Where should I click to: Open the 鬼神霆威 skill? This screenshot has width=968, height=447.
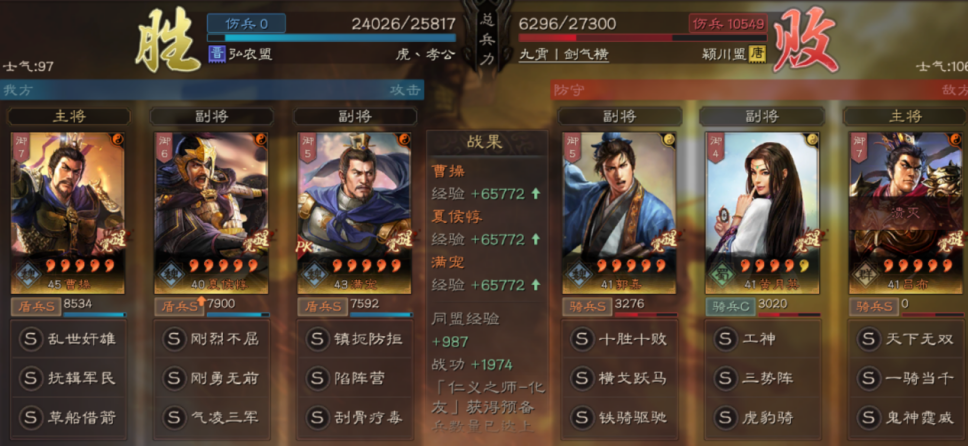(906, 417)
